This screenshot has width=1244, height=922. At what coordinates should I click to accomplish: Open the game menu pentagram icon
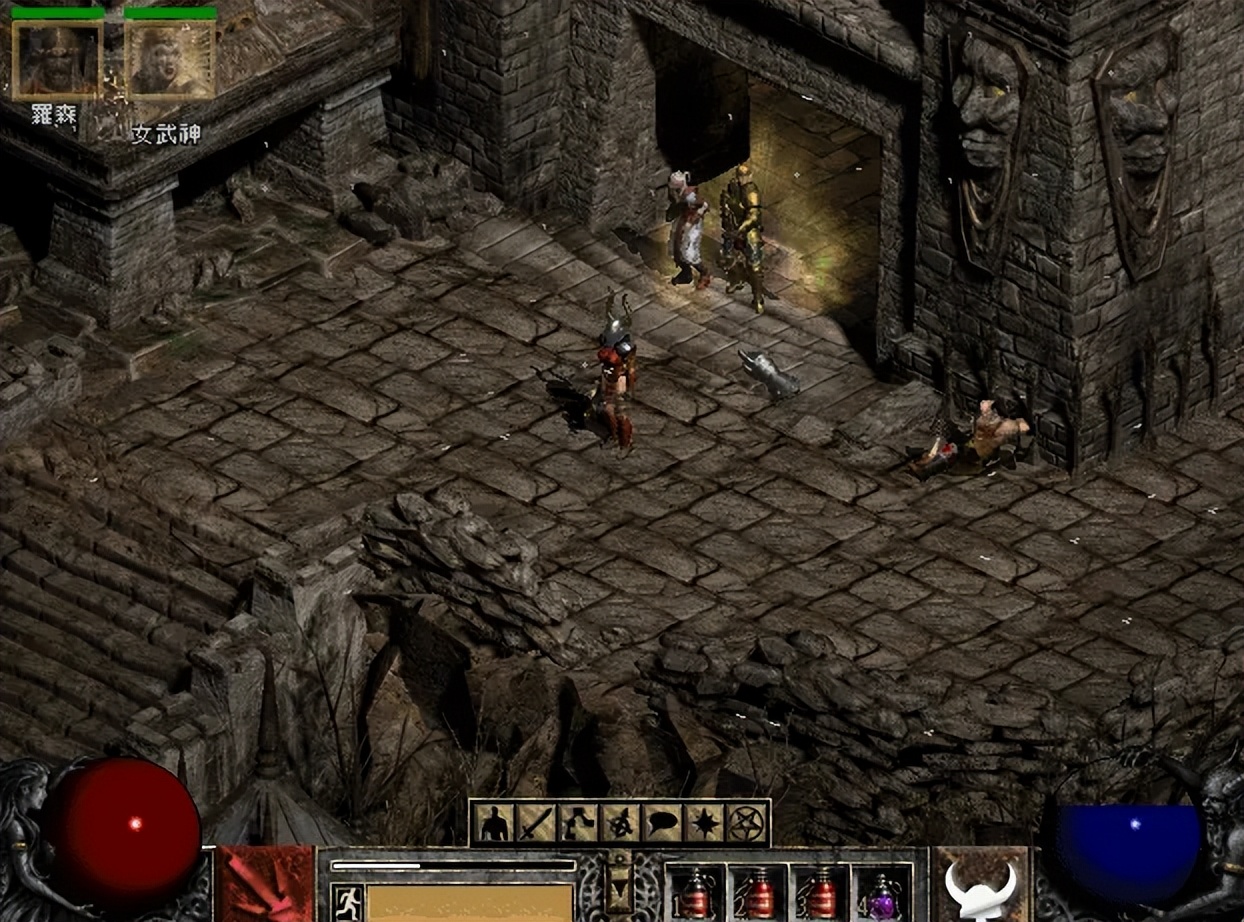746,823
